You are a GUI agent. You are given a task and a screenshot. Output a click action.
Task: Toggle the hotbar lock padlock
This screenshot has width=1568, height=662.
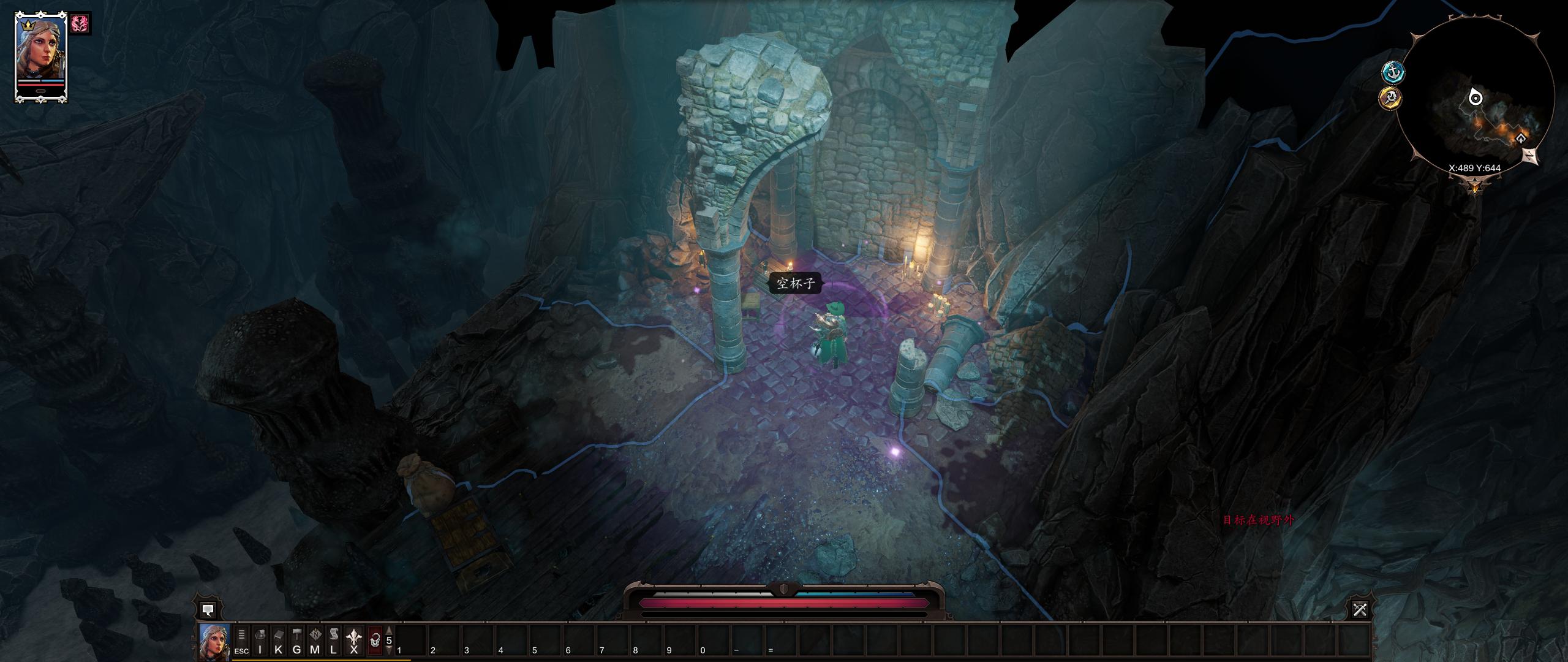pos(375,639)
